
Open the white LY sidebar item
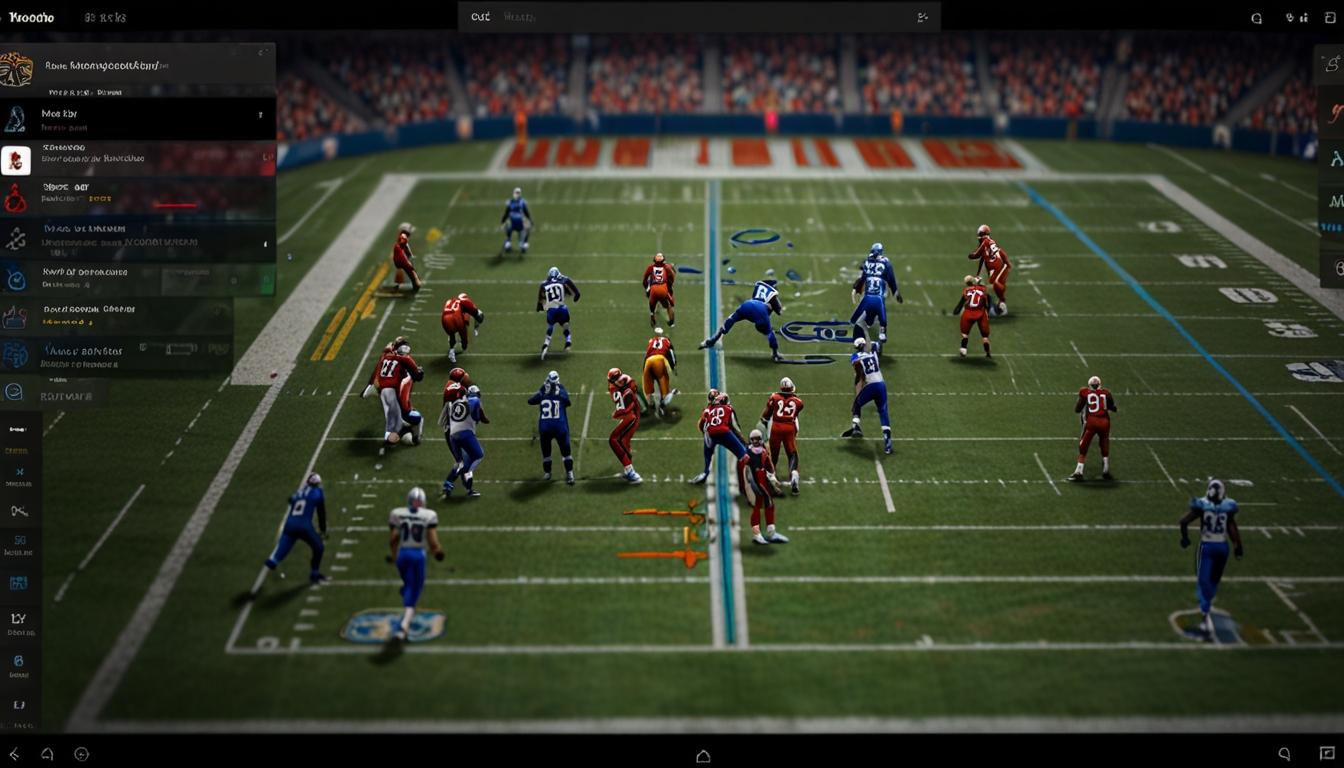coord(18,620)
